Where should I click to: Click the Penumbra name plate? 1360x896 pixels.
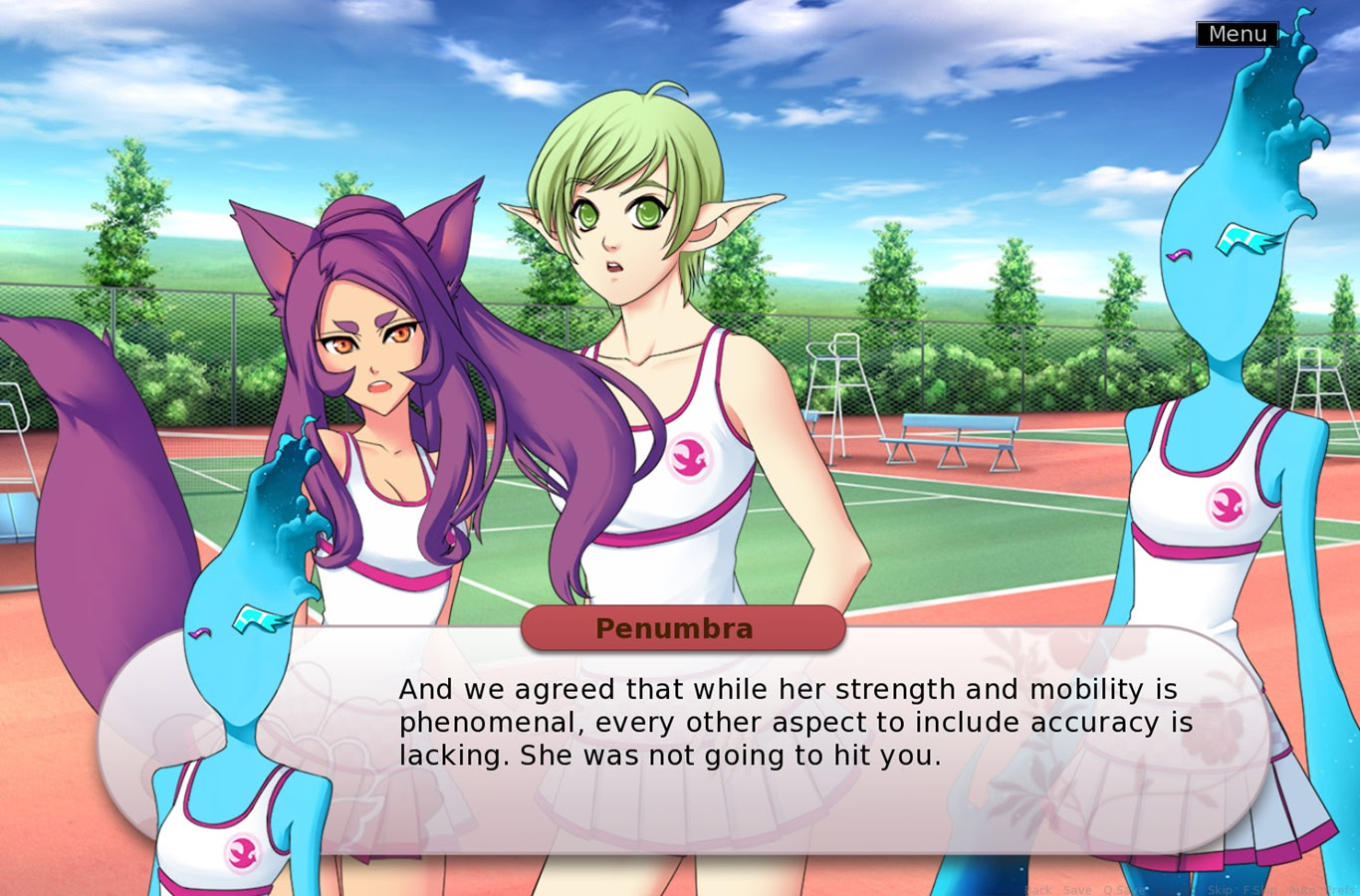[682, 628]
